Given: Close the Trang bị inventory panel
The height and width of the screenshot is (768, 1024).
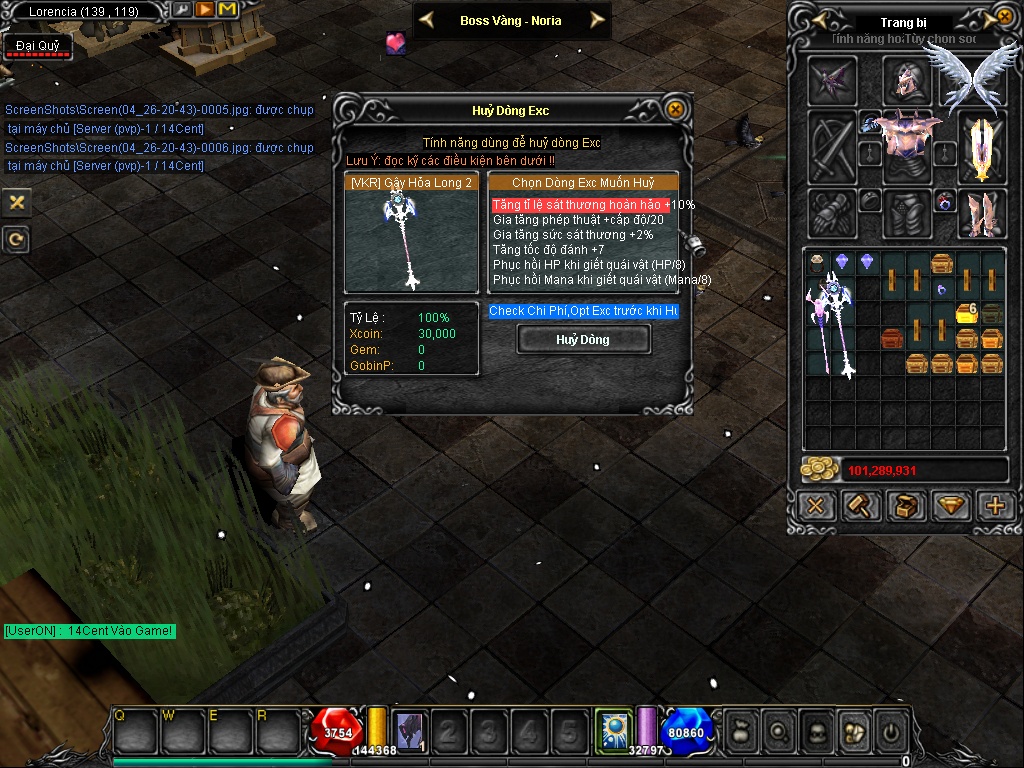Looking at the screenshot, I should (x=1004, y=17).
